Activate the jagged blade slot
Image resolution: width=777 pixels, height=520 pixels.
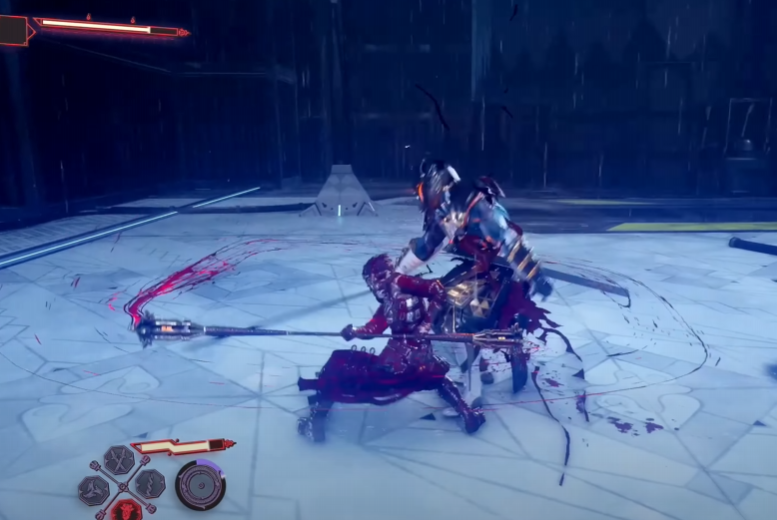click(x=150, y=483)
